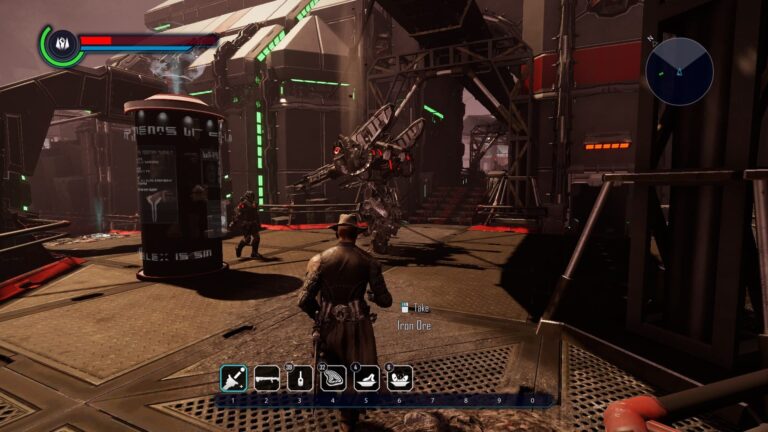Select the raw meat hotbar slot
The width and height of the screenshot is (768, 432).
coord(333,377)
